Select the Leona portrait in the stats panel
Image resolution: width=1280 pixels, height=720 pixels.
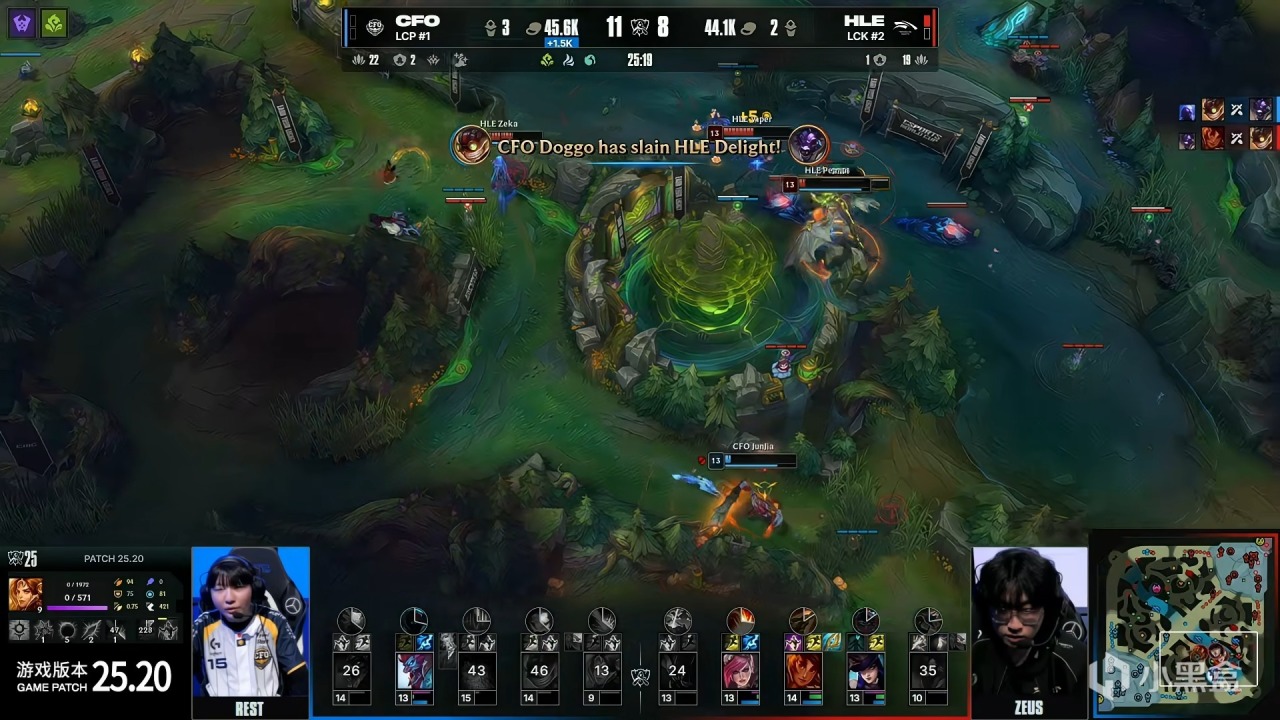click(24, 594)
